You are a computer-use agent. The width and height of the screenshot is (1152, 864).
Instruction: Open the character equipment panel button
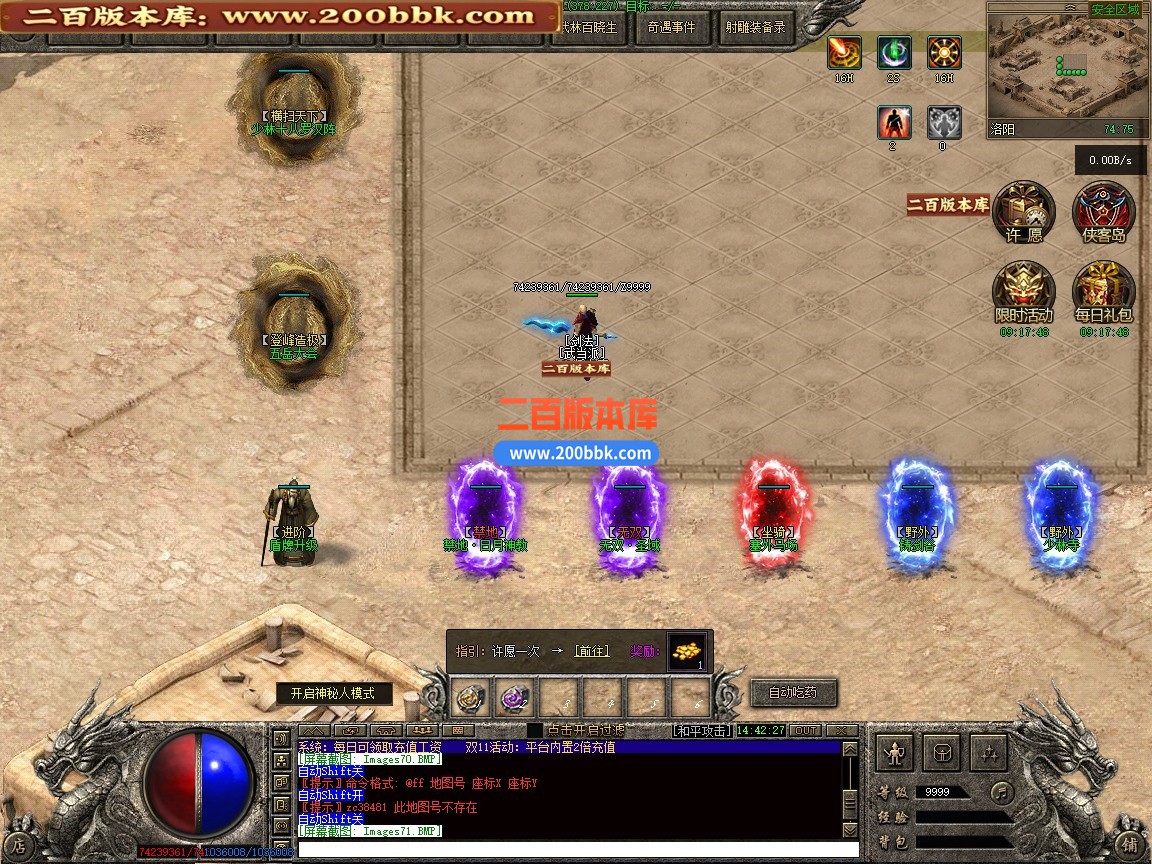[x=896, y=751]
